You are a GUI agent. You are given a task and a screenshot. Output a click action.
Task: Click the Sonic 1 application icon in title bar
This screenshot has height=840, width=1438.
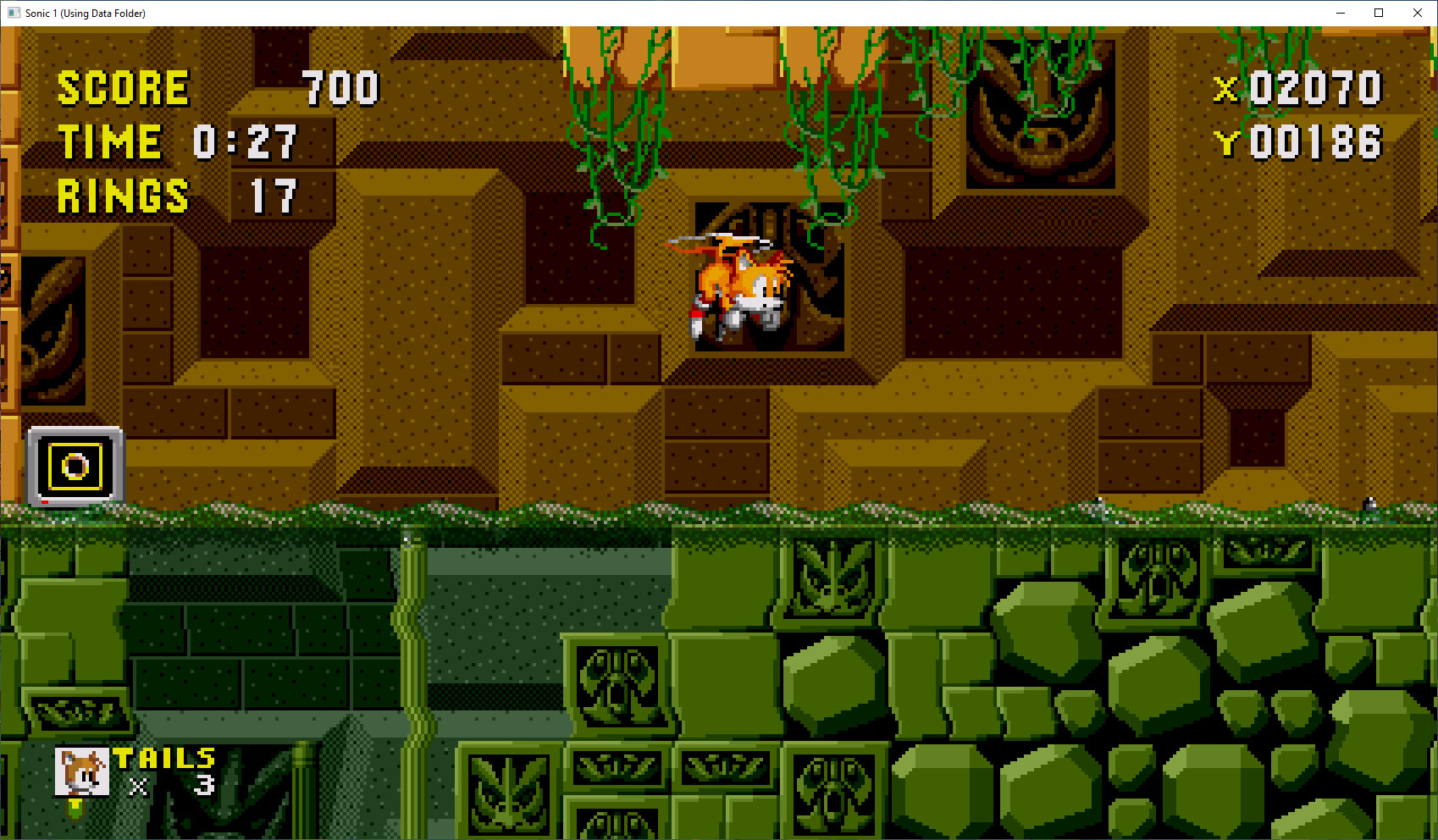[x=12, y=13]
